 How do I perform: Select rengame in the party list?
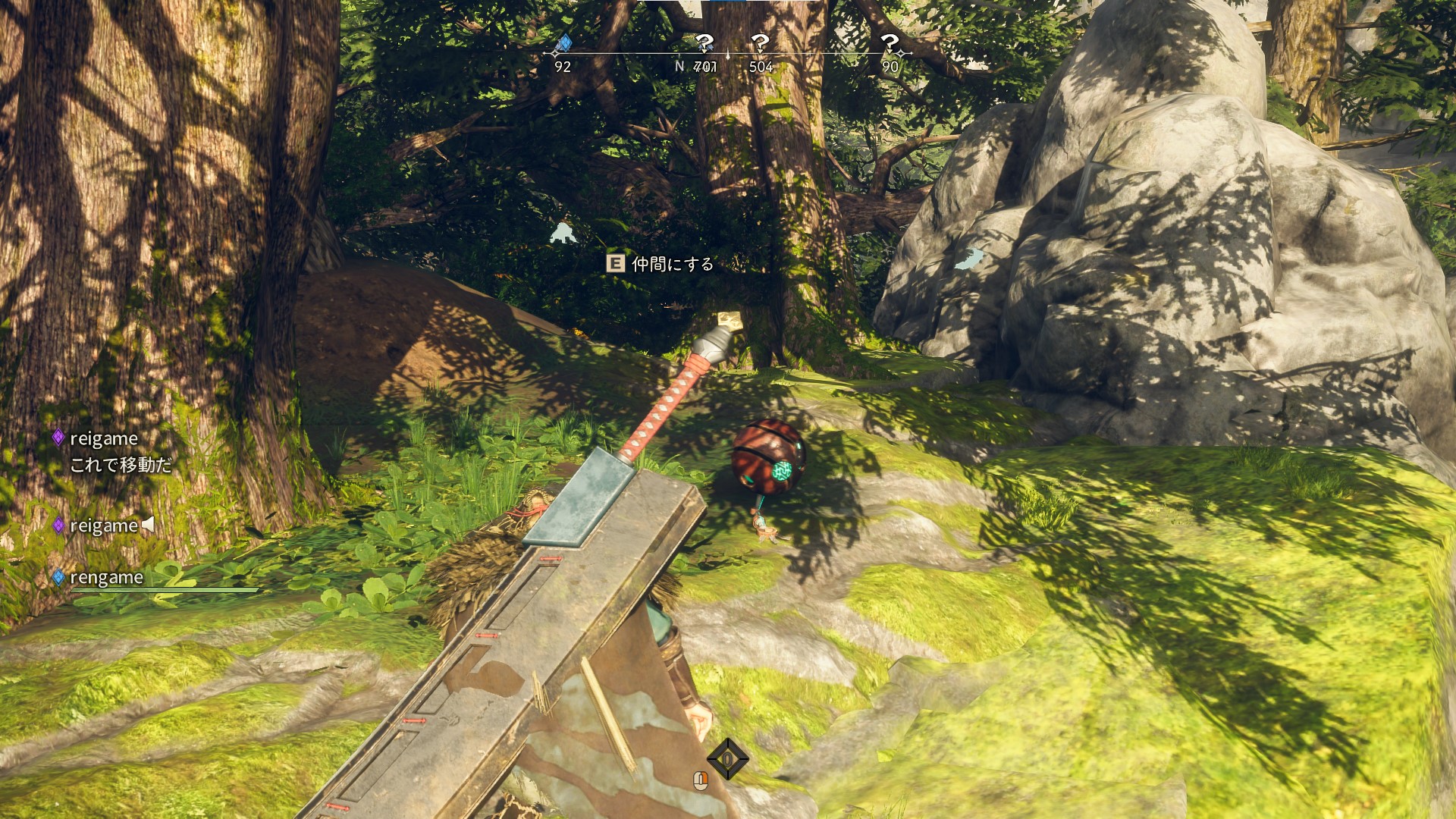[x=106, y=578]
